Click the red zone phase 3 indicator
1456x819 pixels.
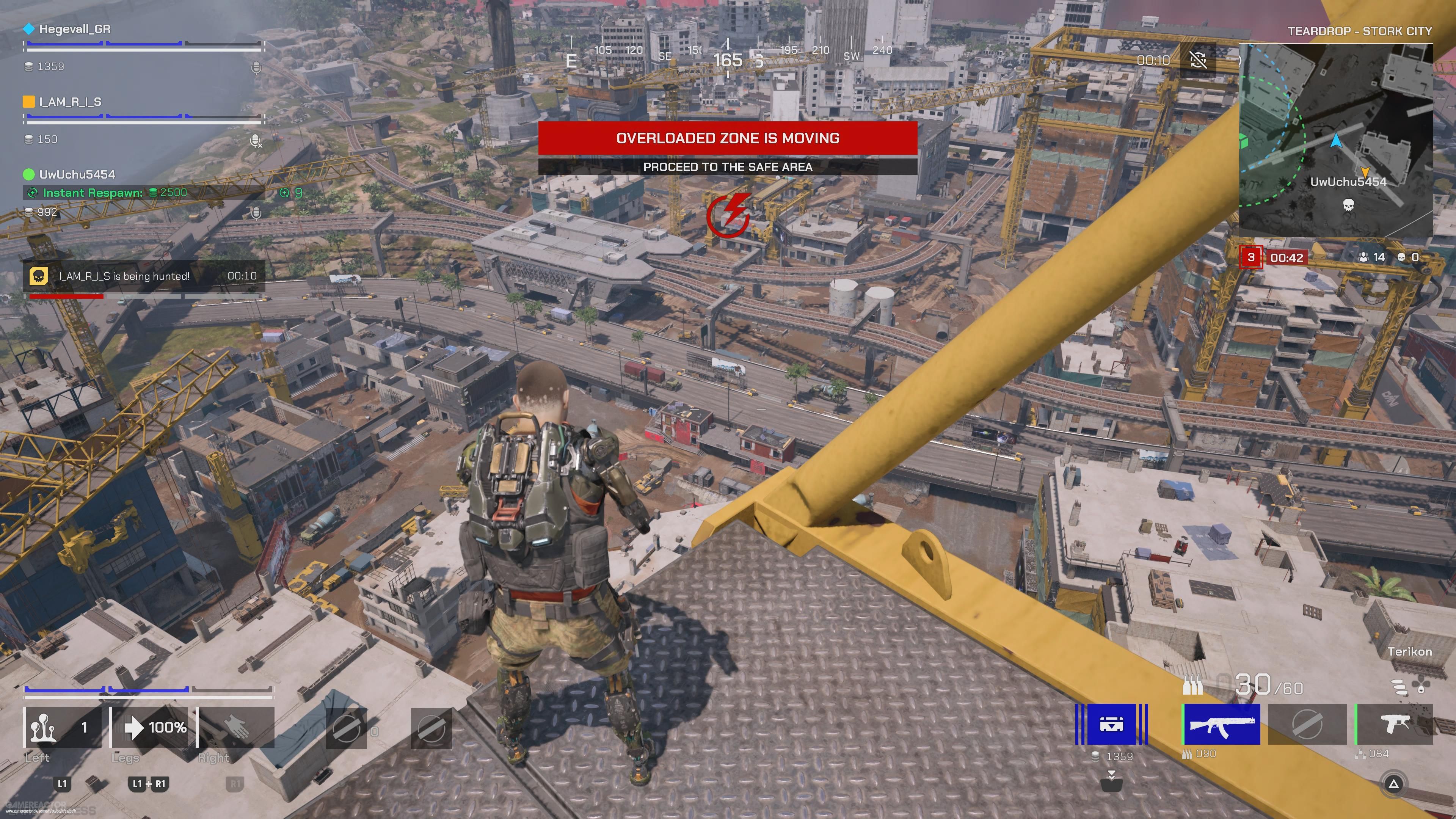(1251, 258)
